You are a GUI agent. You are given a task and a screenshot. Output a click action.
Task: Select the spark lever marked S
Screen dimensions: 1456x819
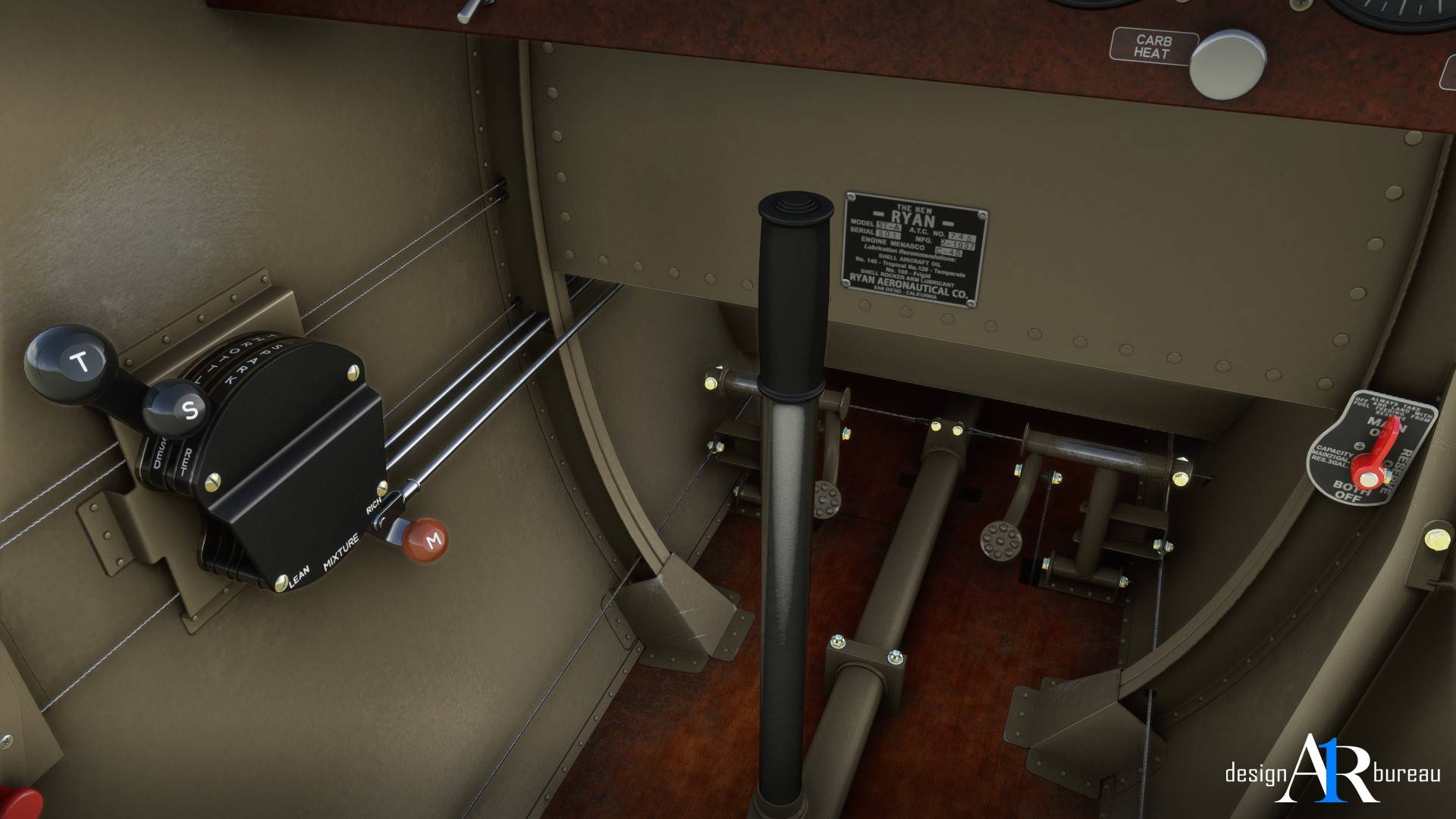tap(182, 409)
